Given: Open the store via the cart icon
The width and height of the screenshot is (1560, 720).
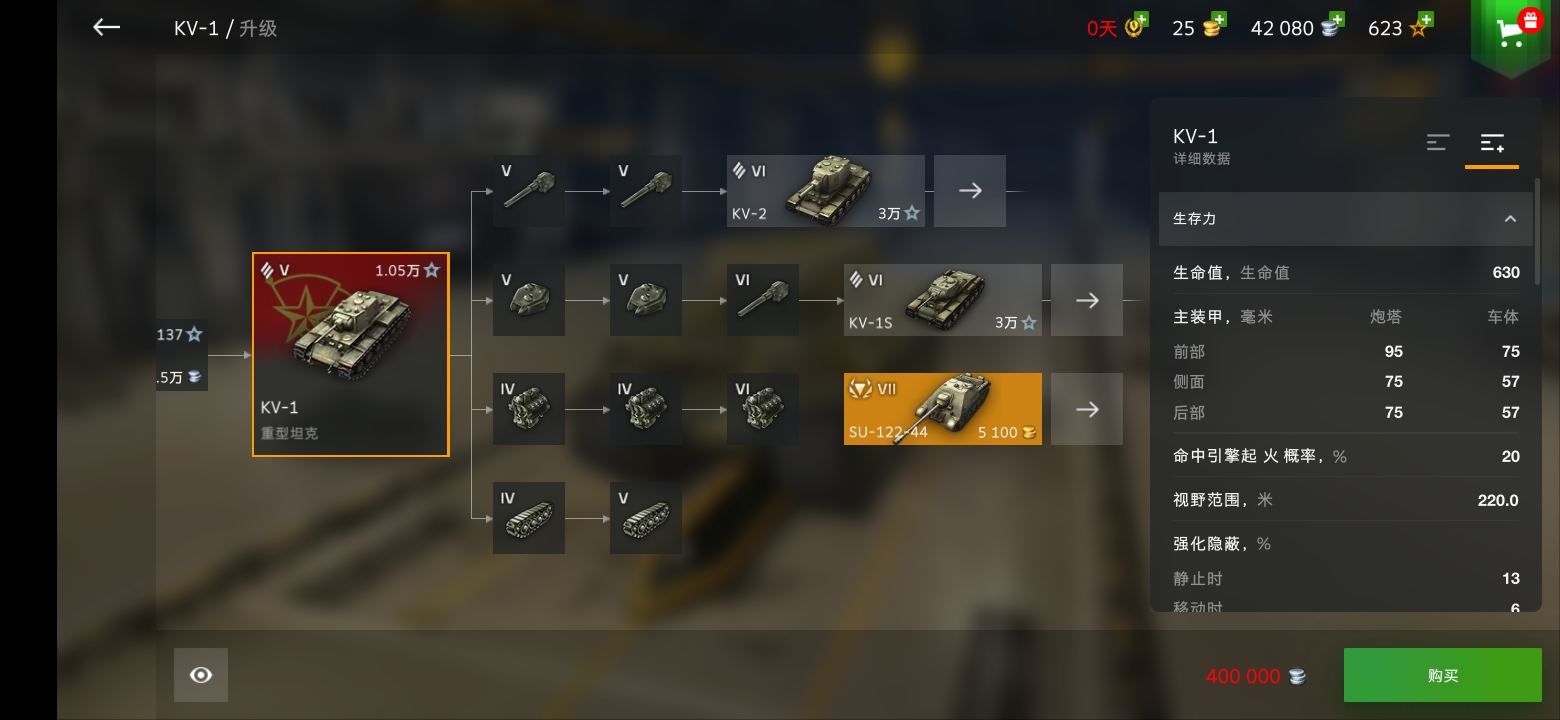Looking at the screenshot, I should coord(1510,30).
